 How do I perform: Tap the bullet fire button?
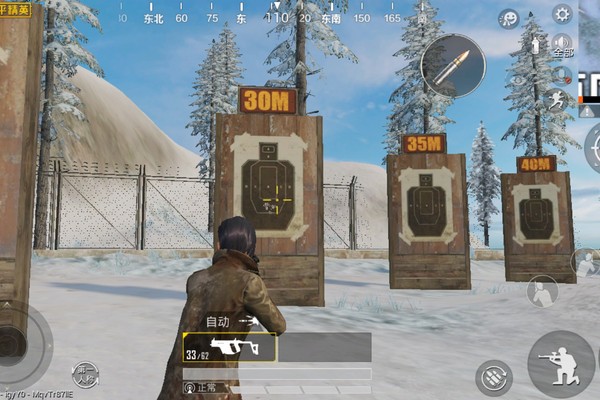452,65
